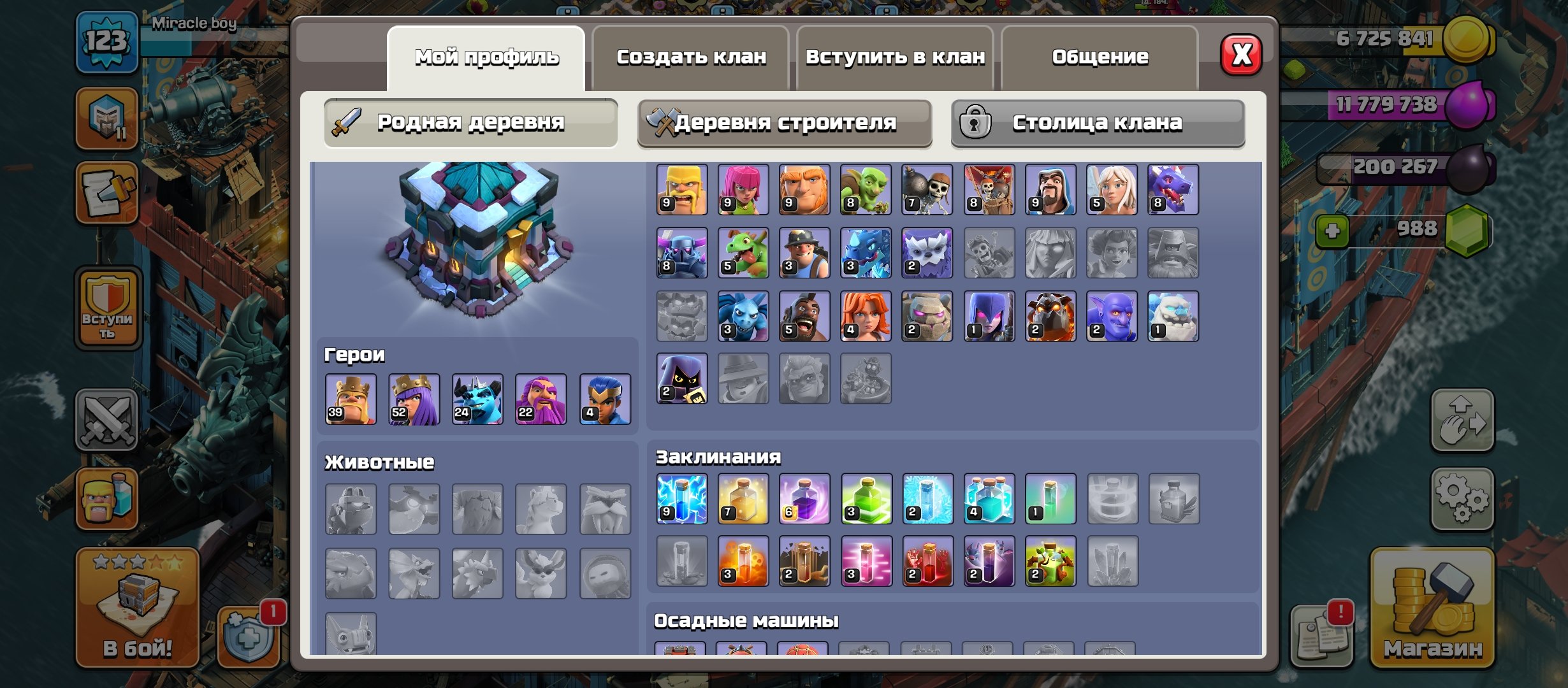Select the level 52 Archer Queen hero
The width and height of the screenshot is (1568, 688).
pos(414,401)
